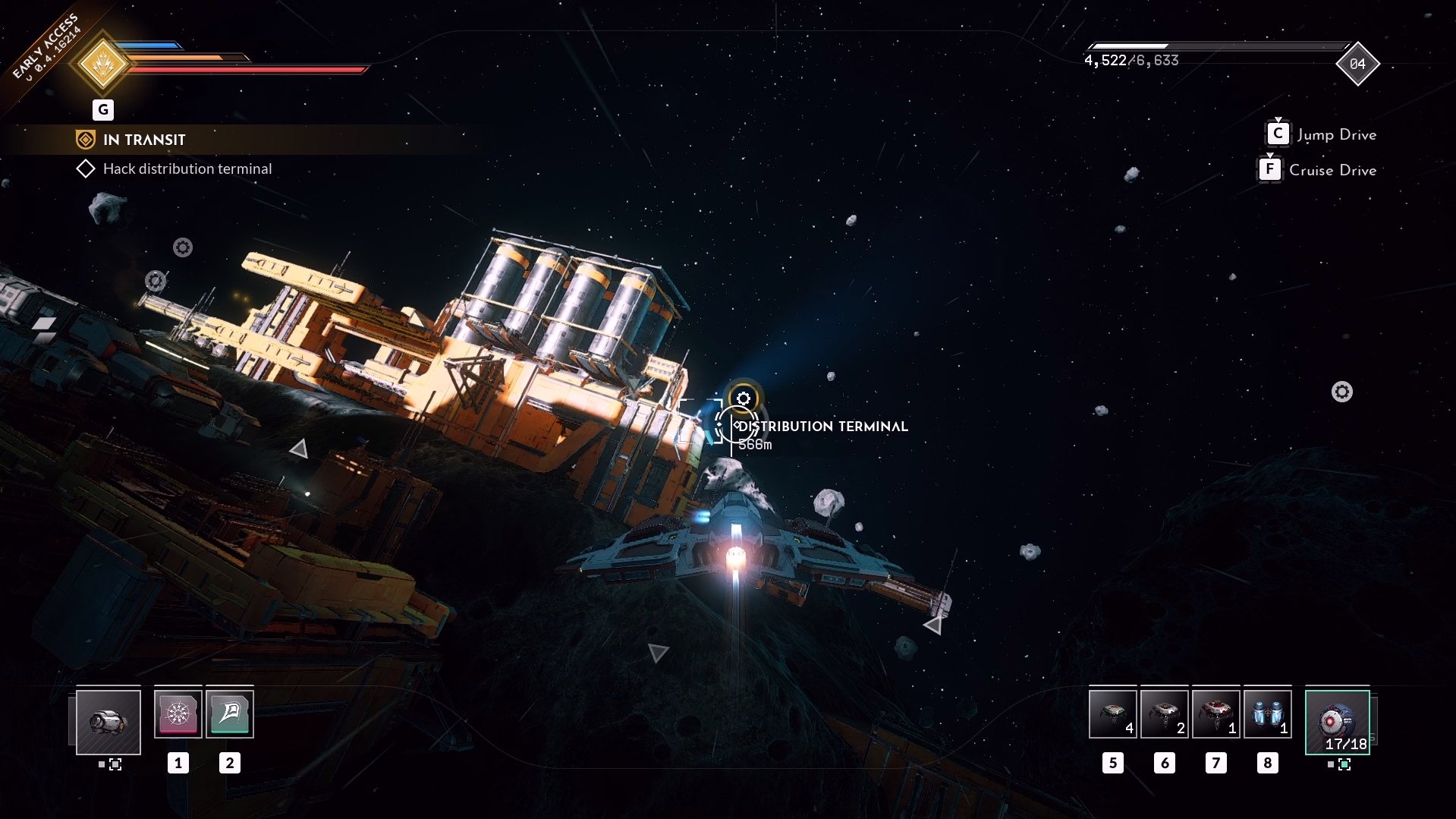This screenshot has width=1456, height=819.
Task: Use the blue twin-canister consumable
Action: (x=1267, y=713)
